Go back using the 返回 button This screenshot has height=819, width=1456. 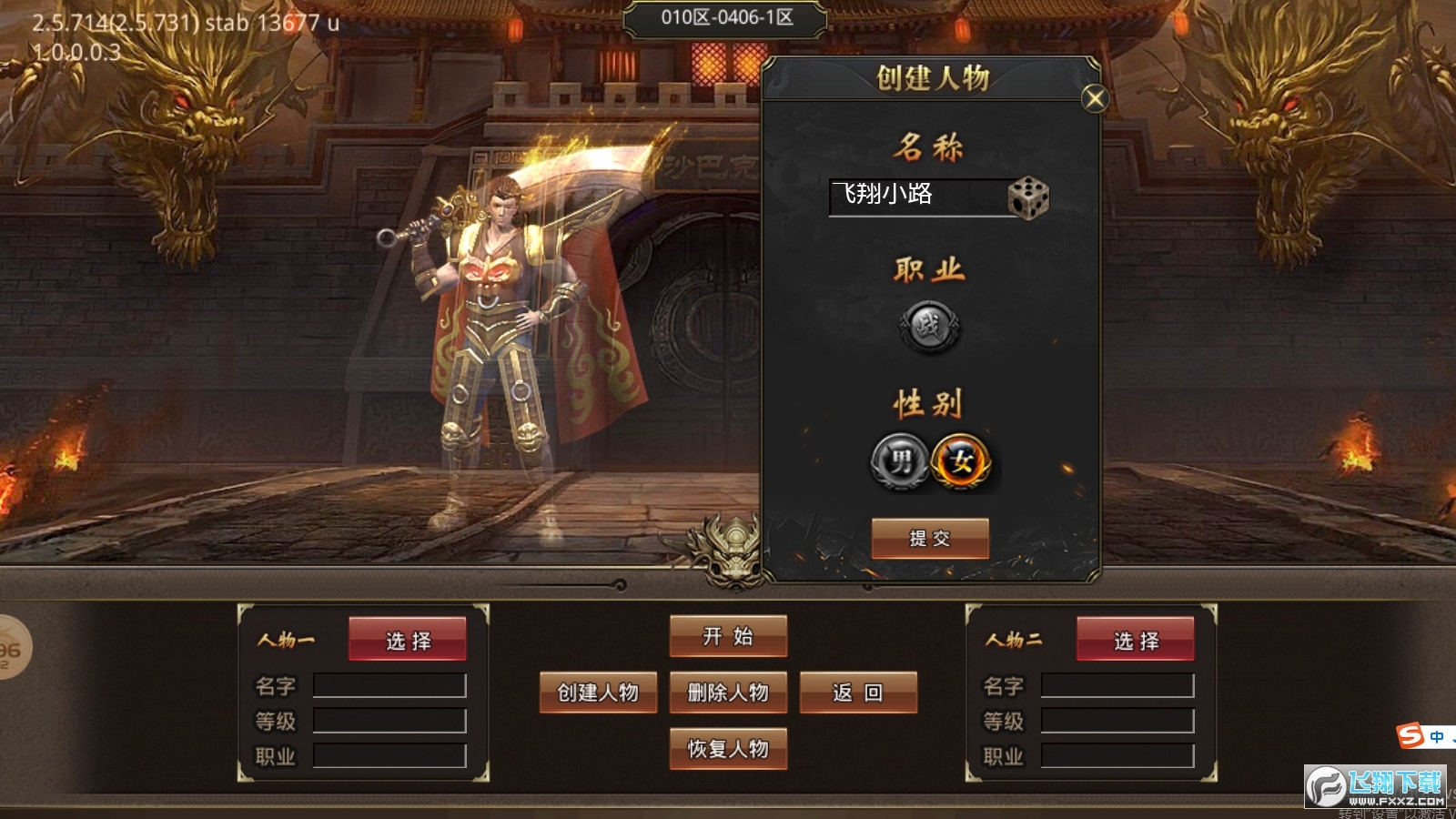(858, 693)
